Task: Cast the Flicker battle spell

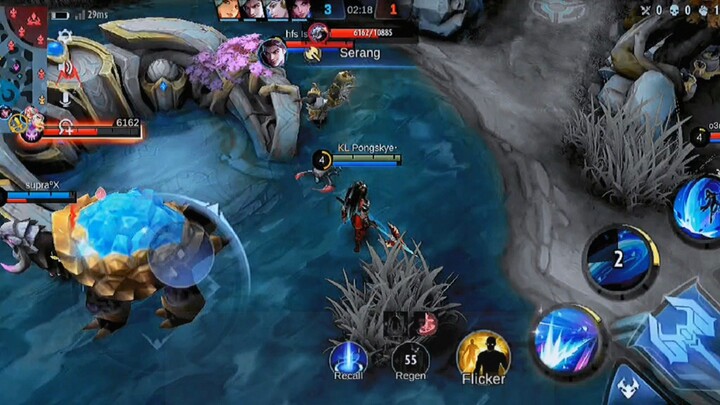Action: 483,354
